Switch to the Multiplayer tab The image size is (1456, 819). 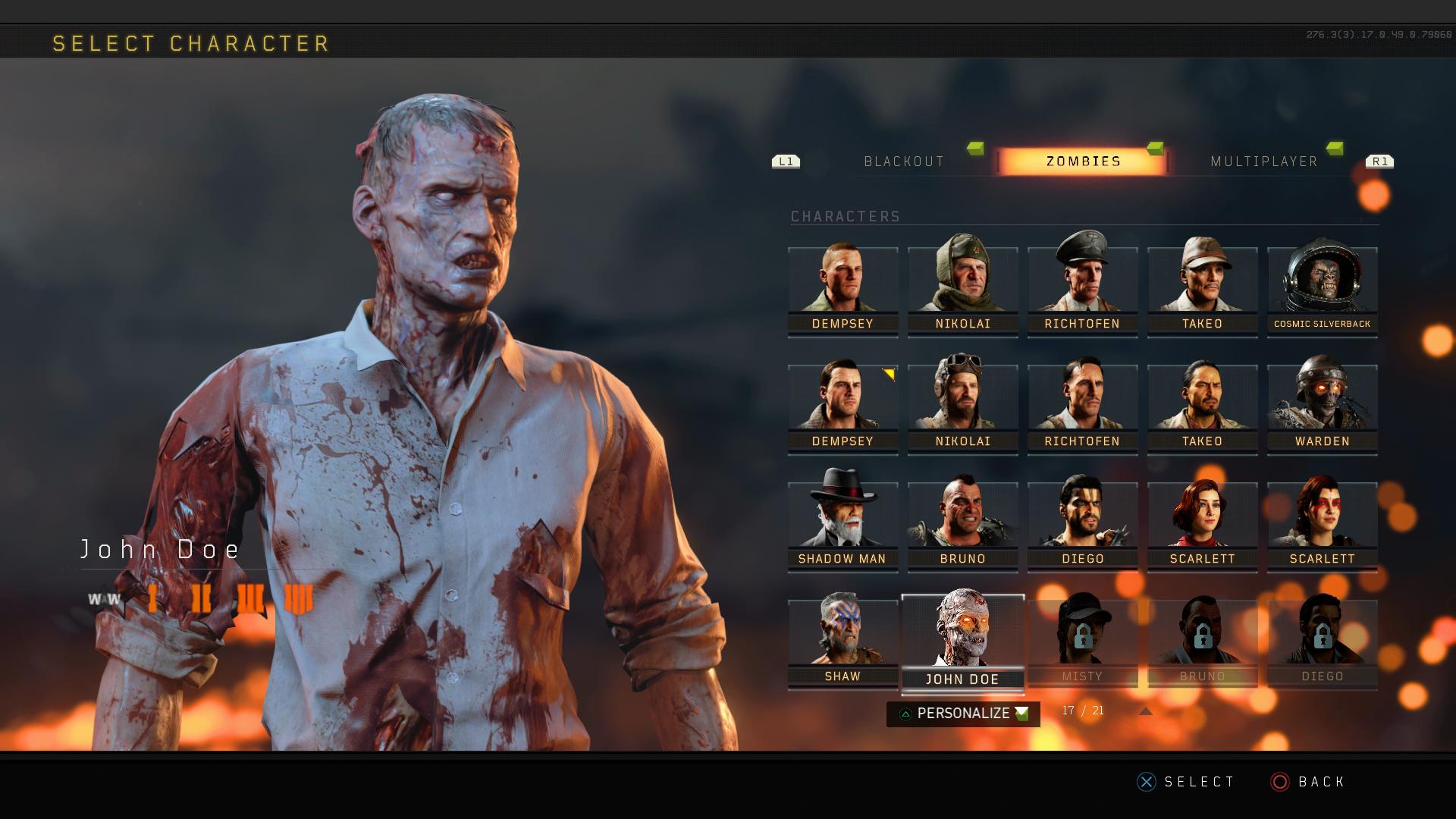(x=1263, y=161)
